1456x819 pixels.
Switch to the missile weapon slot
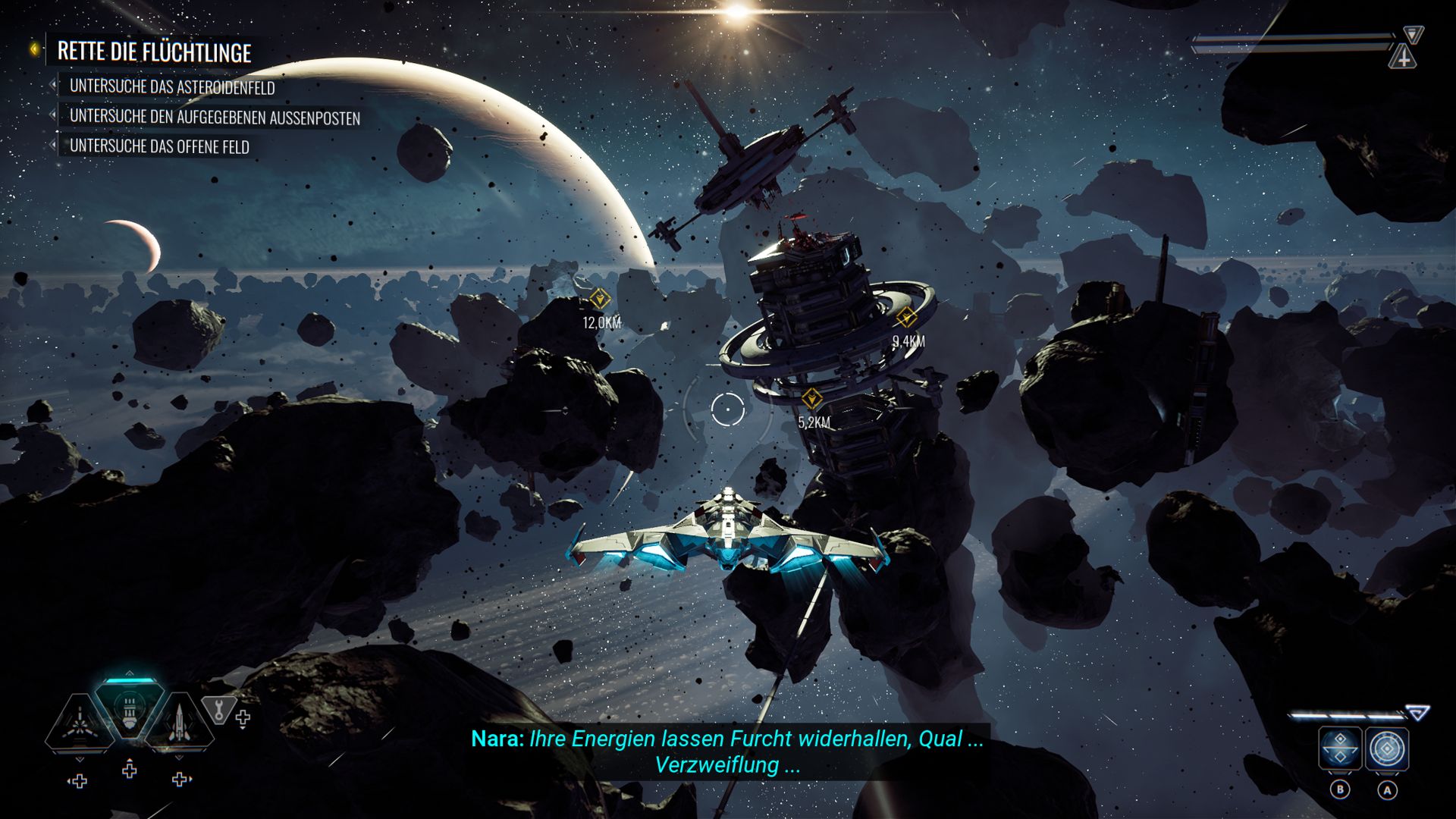(x=179, y=724)
